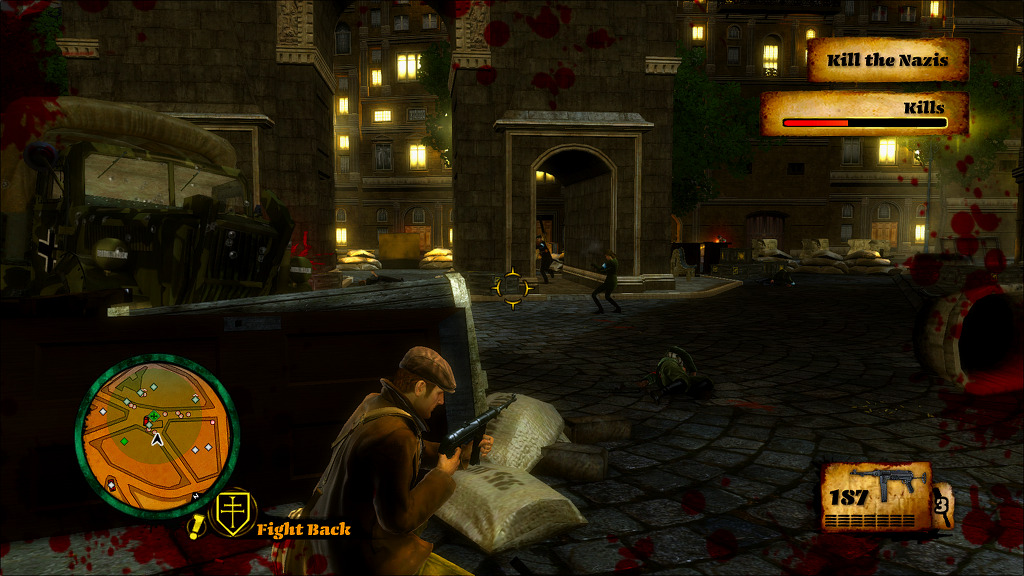Click the Fight Back shield emblem

point(235,515)
